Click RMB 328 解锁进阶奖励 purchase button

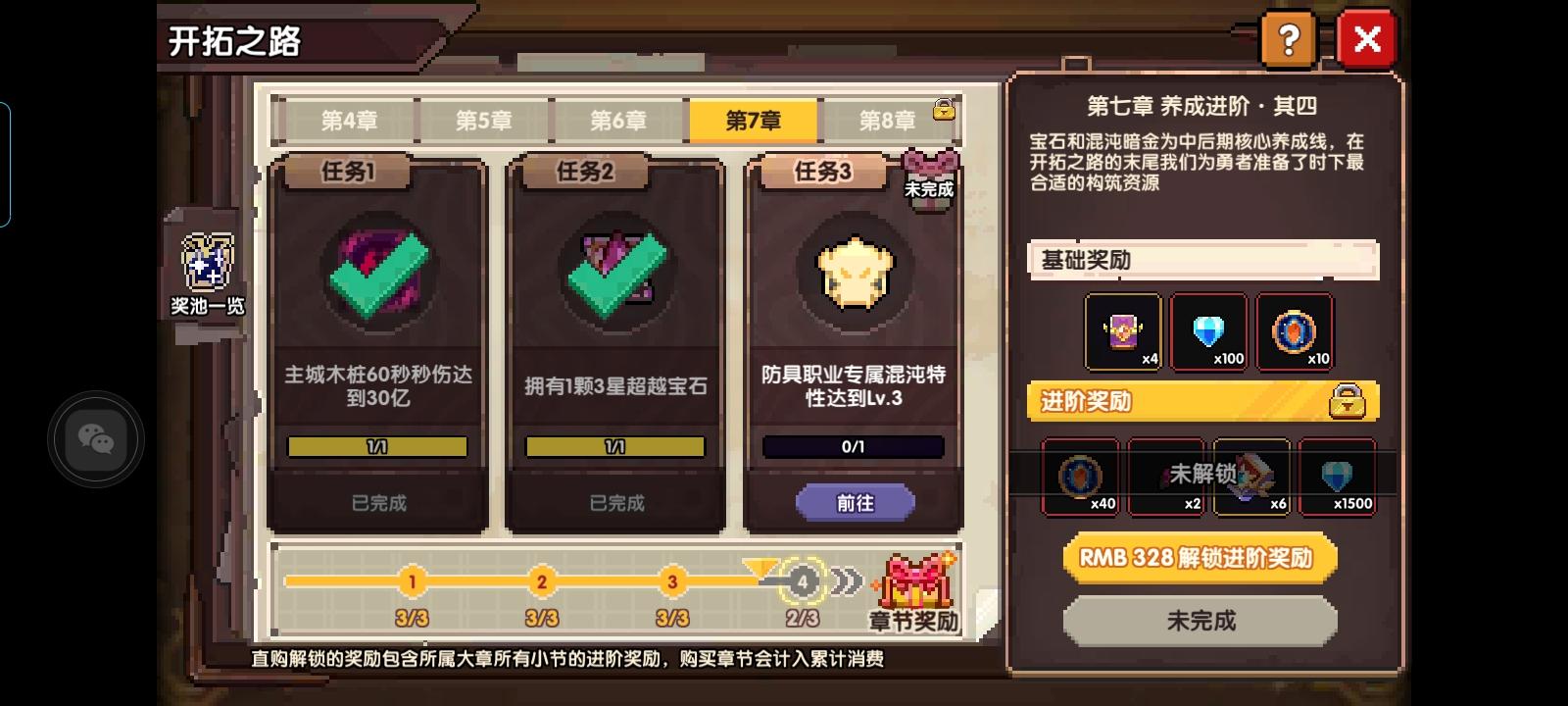click(x=1199, y=558)
